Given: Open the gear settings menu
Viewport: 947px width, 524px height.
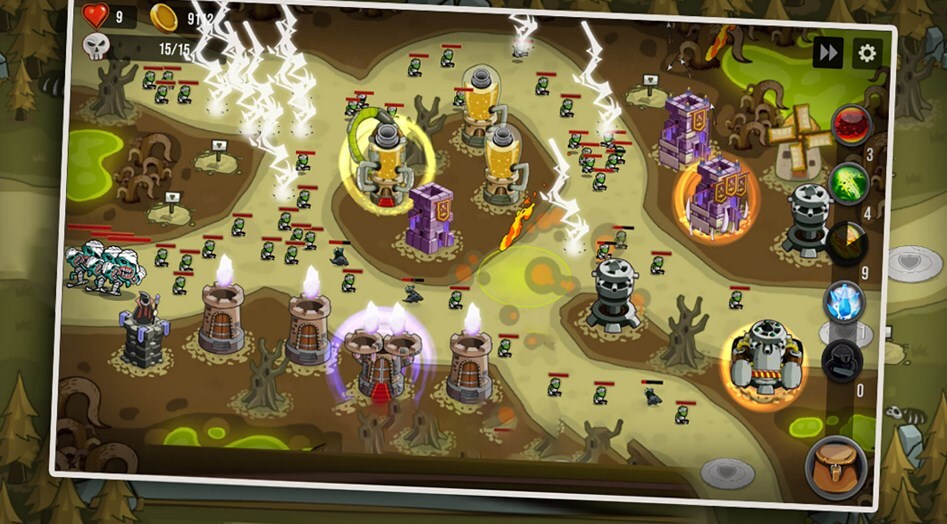Looking at the screenshot, I should 866,53.
